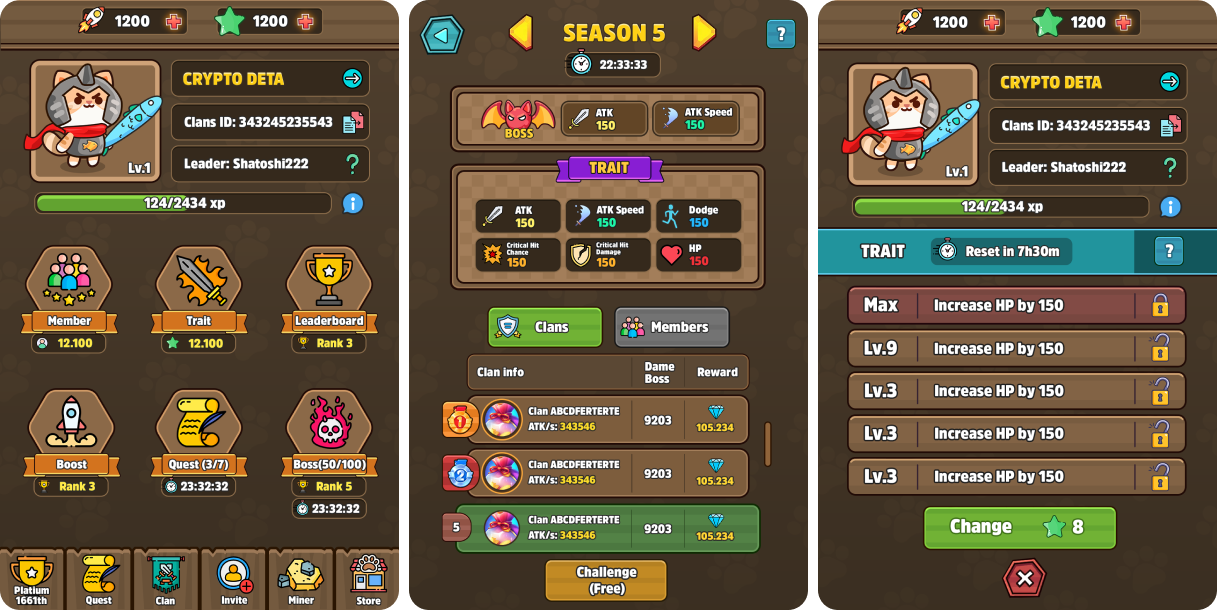Screen dimensions: 1217x610
Task: Toggle the lock on the Max trait row
Action: click(x=1160, y=305)
